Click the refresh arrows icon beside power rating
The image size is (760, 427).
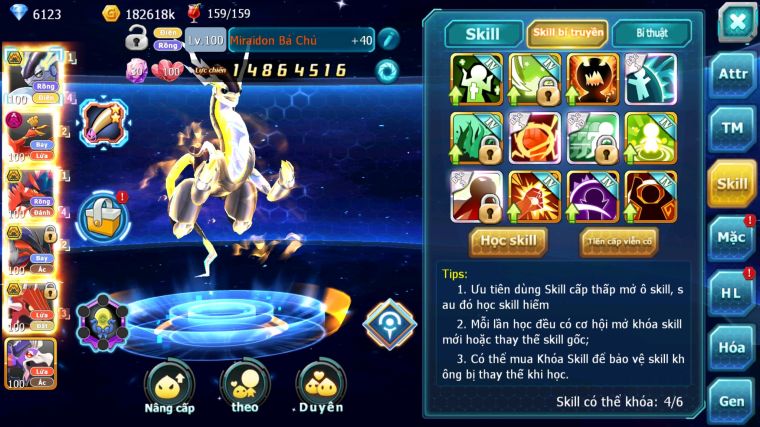(x=384, y=70)
